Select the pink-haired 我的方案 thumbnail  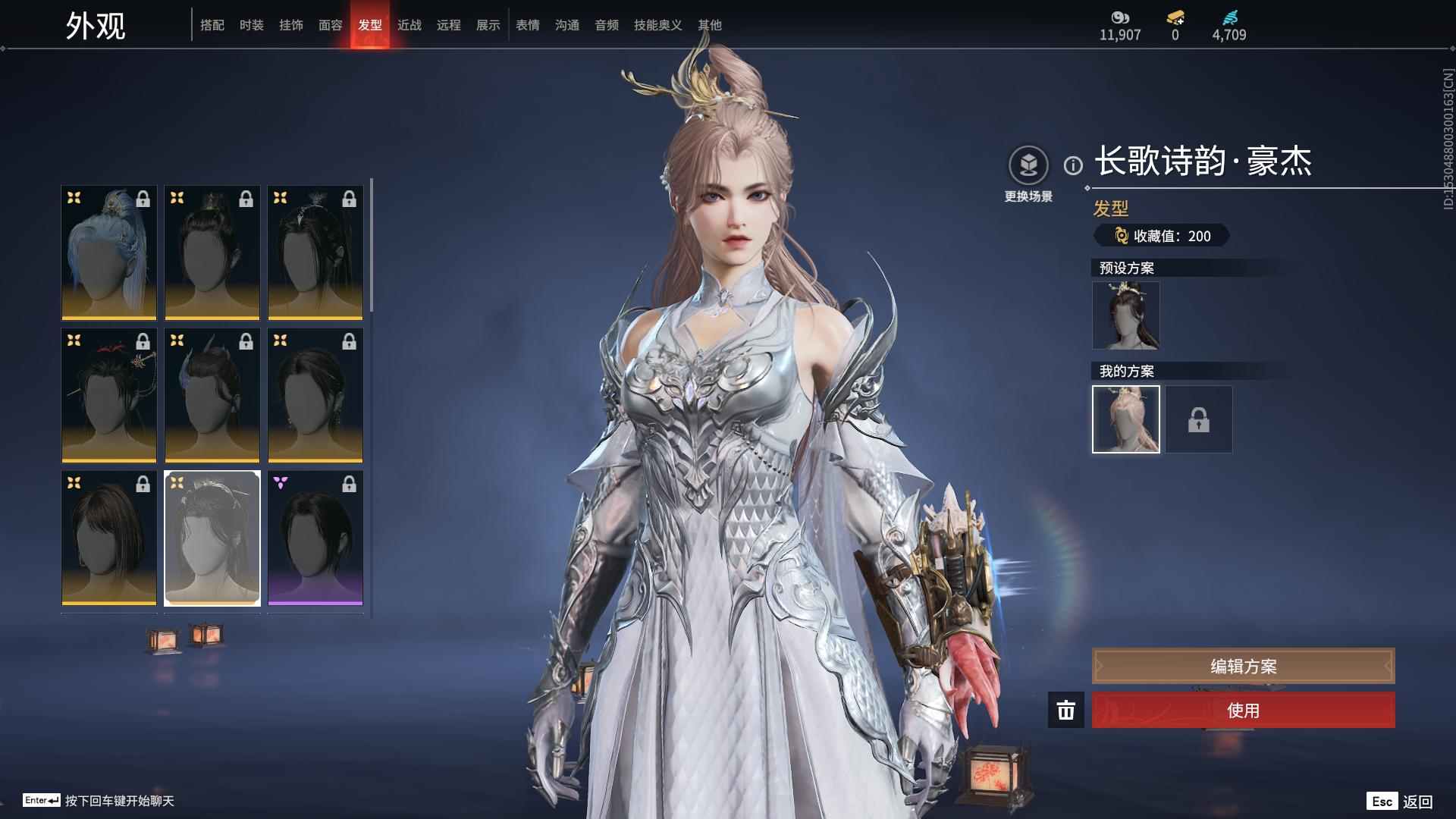coord(1125,419)
